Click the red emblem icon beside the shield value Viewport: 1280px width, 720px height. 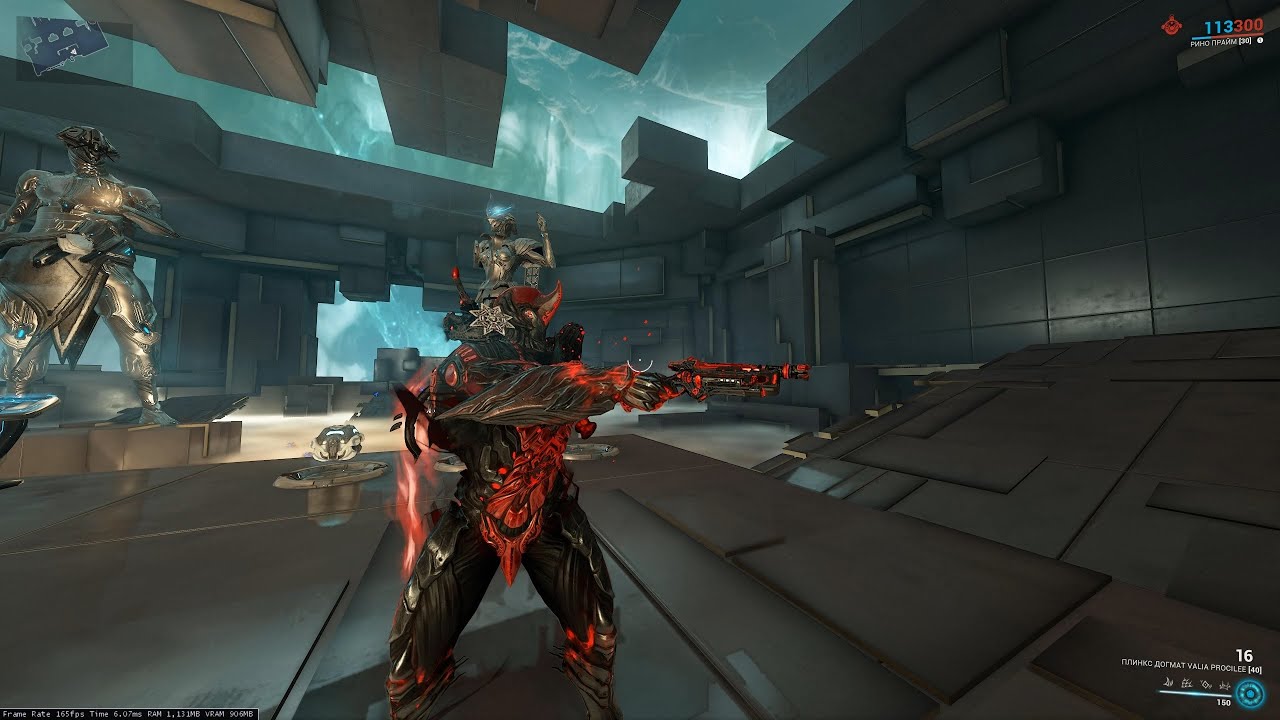(1169, 27)
